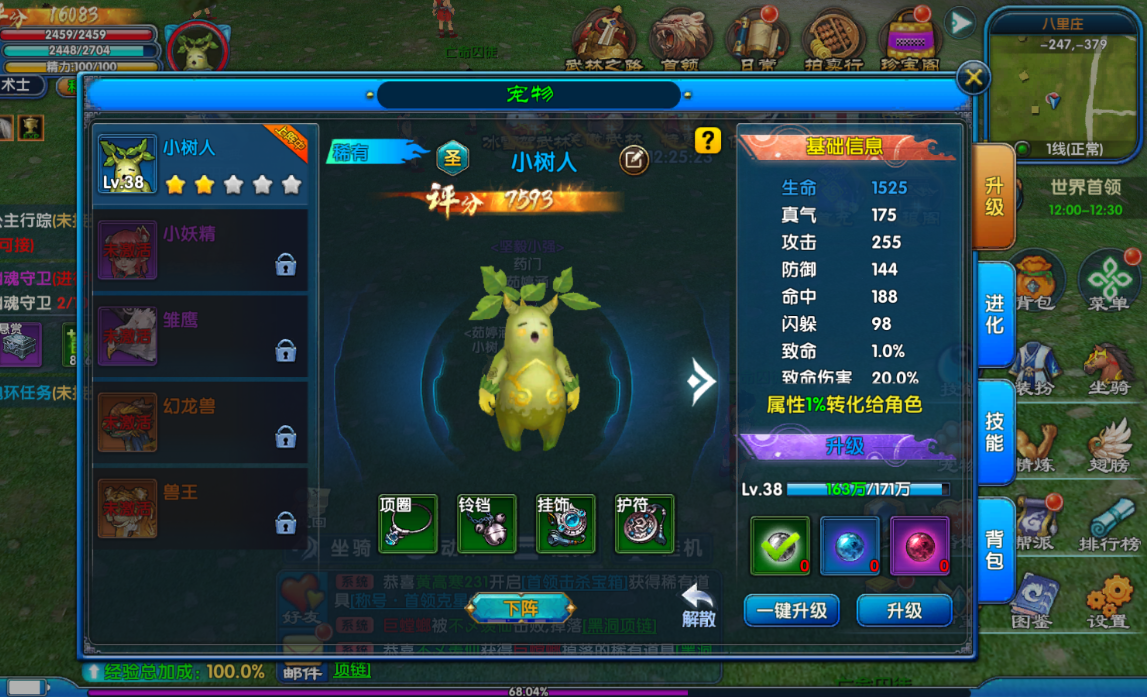Select the locked 幻龙兽 pet entry

[x=200, y=422]
